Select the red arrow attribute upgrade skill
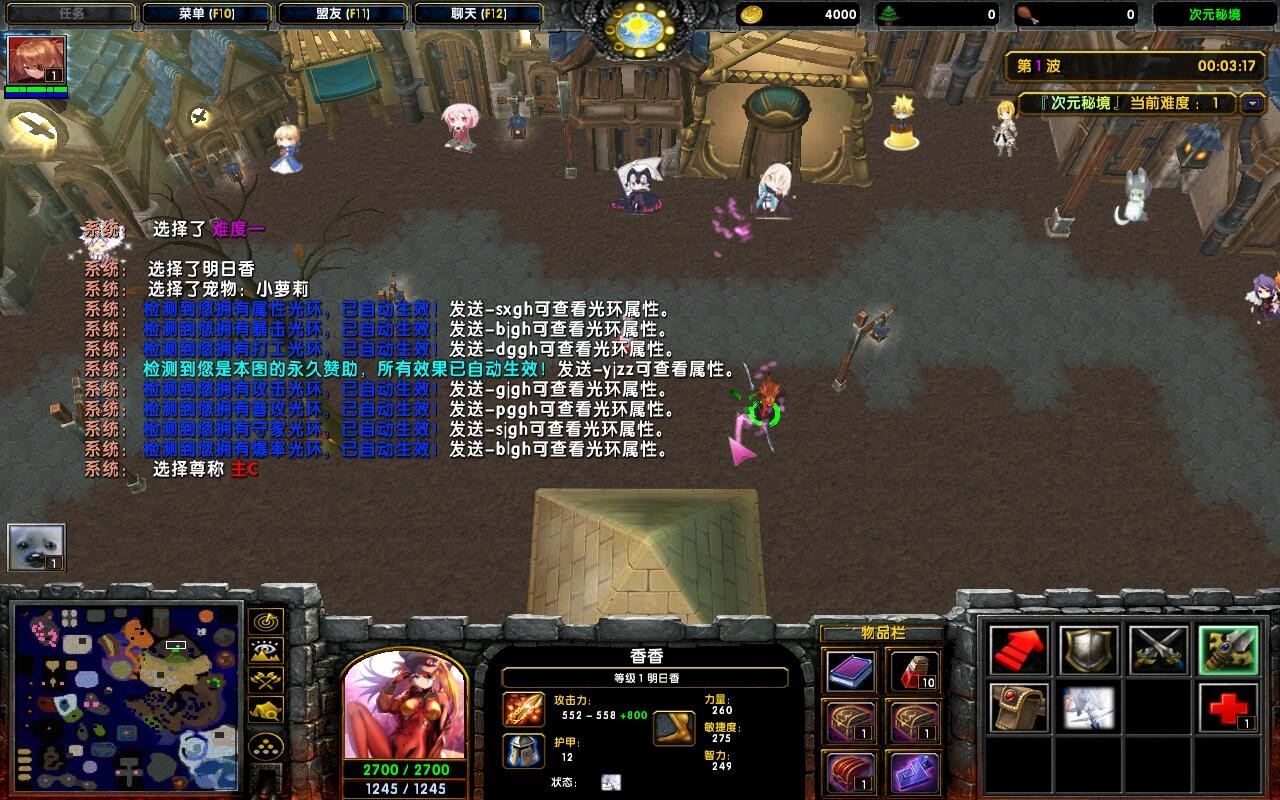The width and height of the screenshot is (1280, 800). (1017, 650)
